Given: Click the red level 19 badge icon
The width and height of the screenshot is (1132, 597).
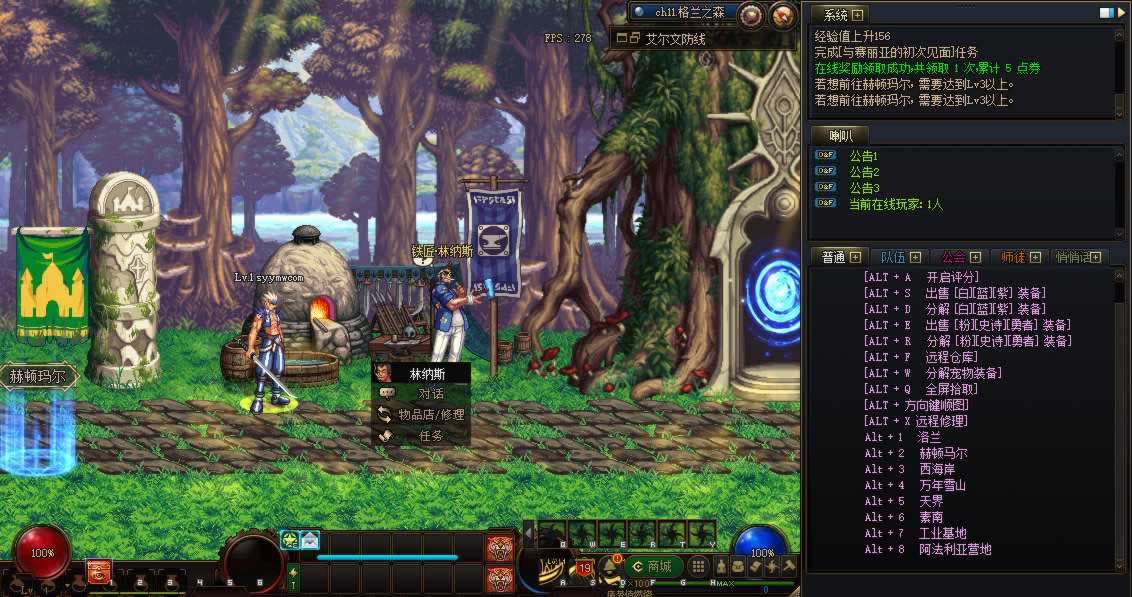Looking at the screenshot, I should [x=584, y=568].
